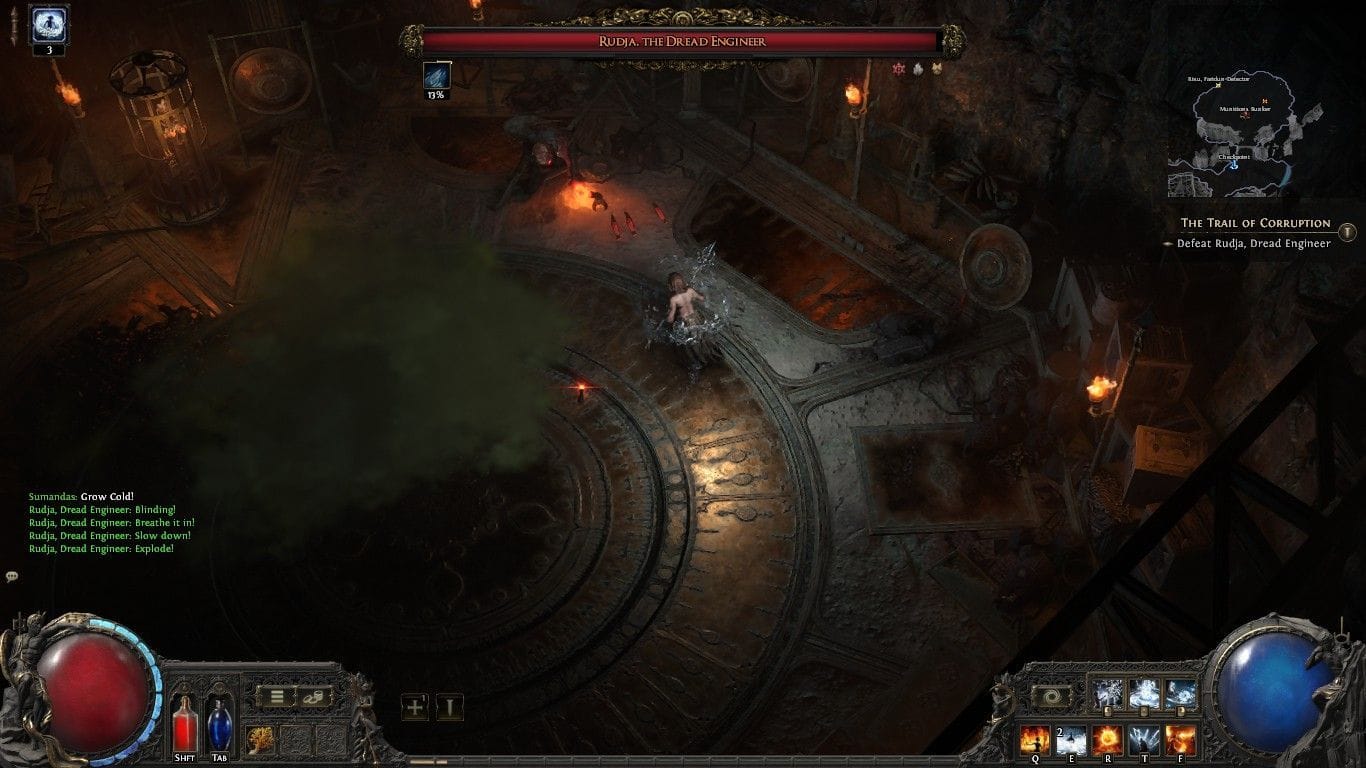Viewport: 1366px width, 768px height.
Task: Open the golden passive skill tree icon
Action: (258, 739)
